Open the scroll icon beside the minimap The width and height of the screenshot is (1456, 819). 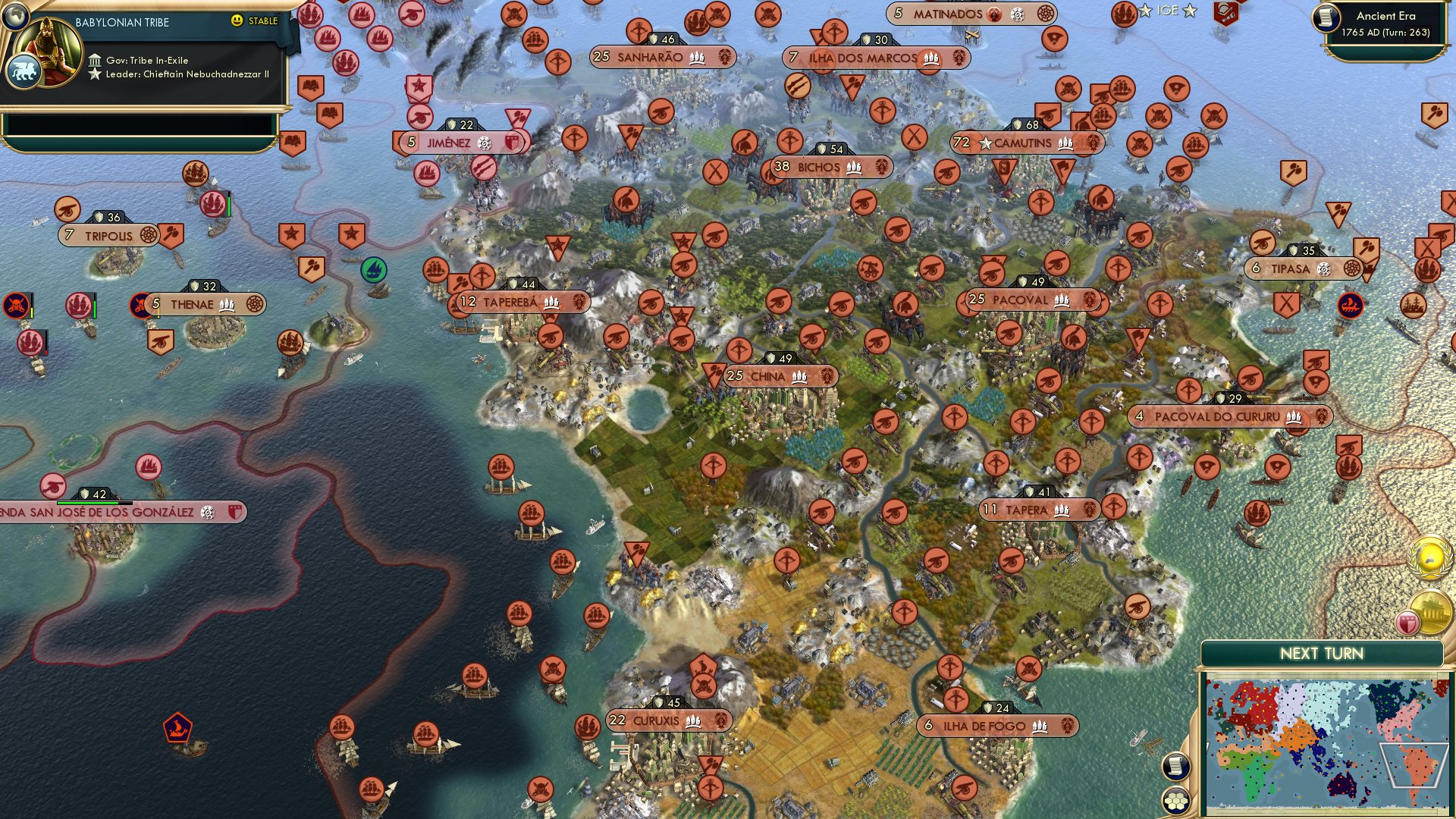1175,765
